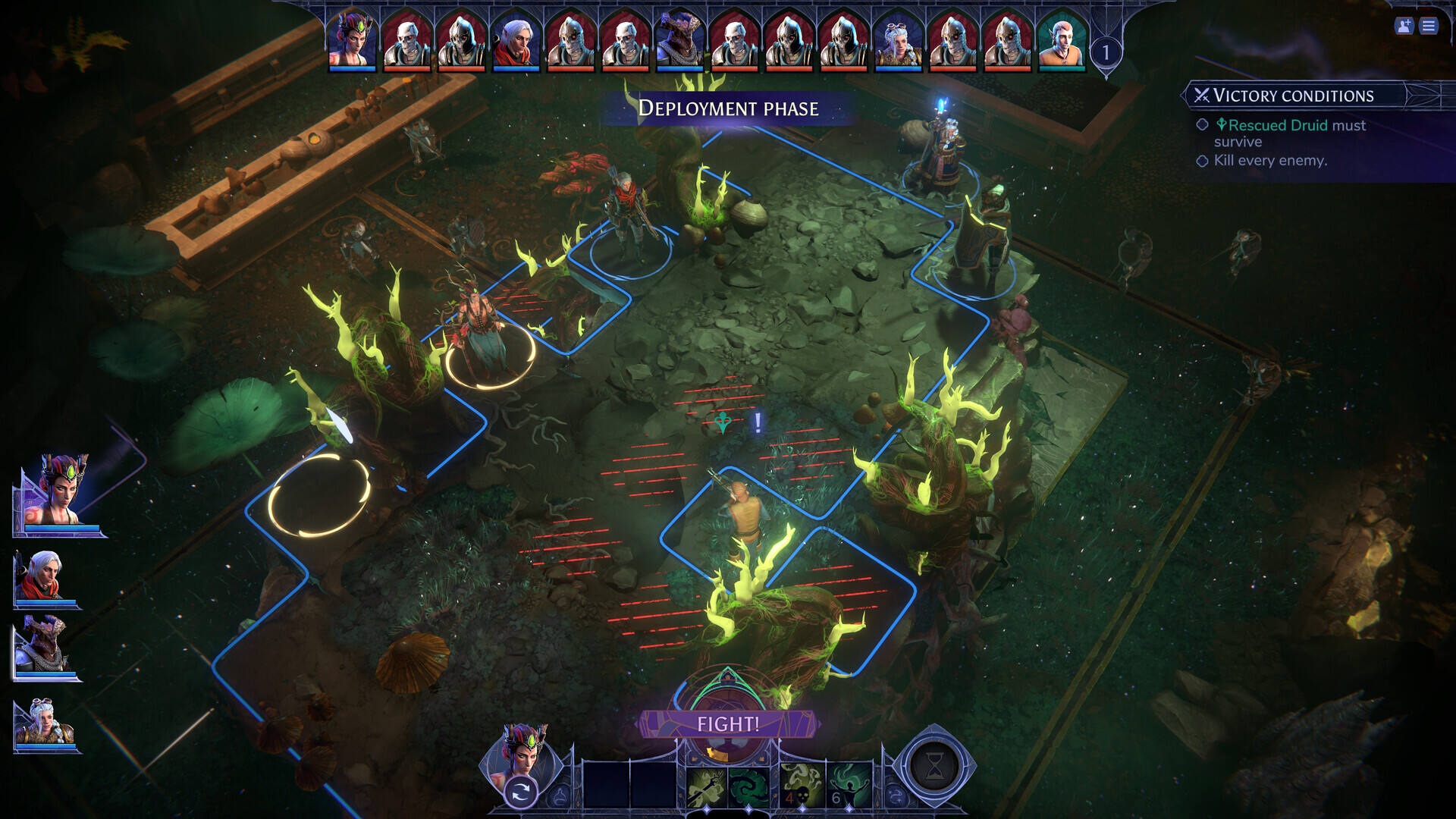Activate the green aura raised-arms ability
1456x819 pixels.
tap(849, 786)
